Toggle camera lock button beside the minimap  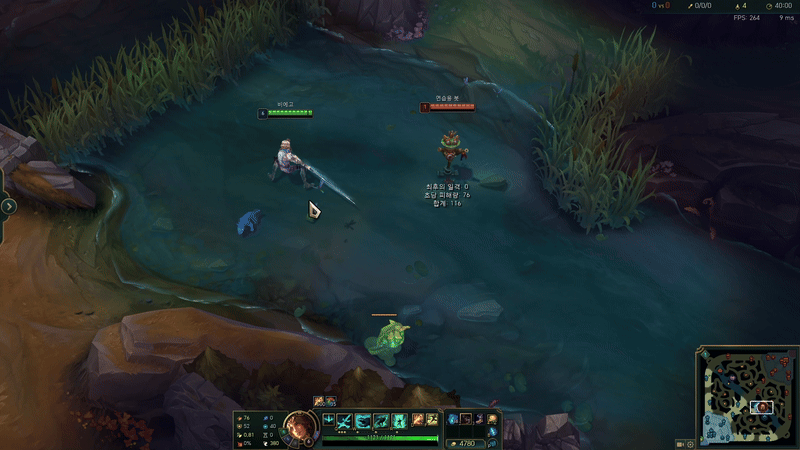pos(680,443)
